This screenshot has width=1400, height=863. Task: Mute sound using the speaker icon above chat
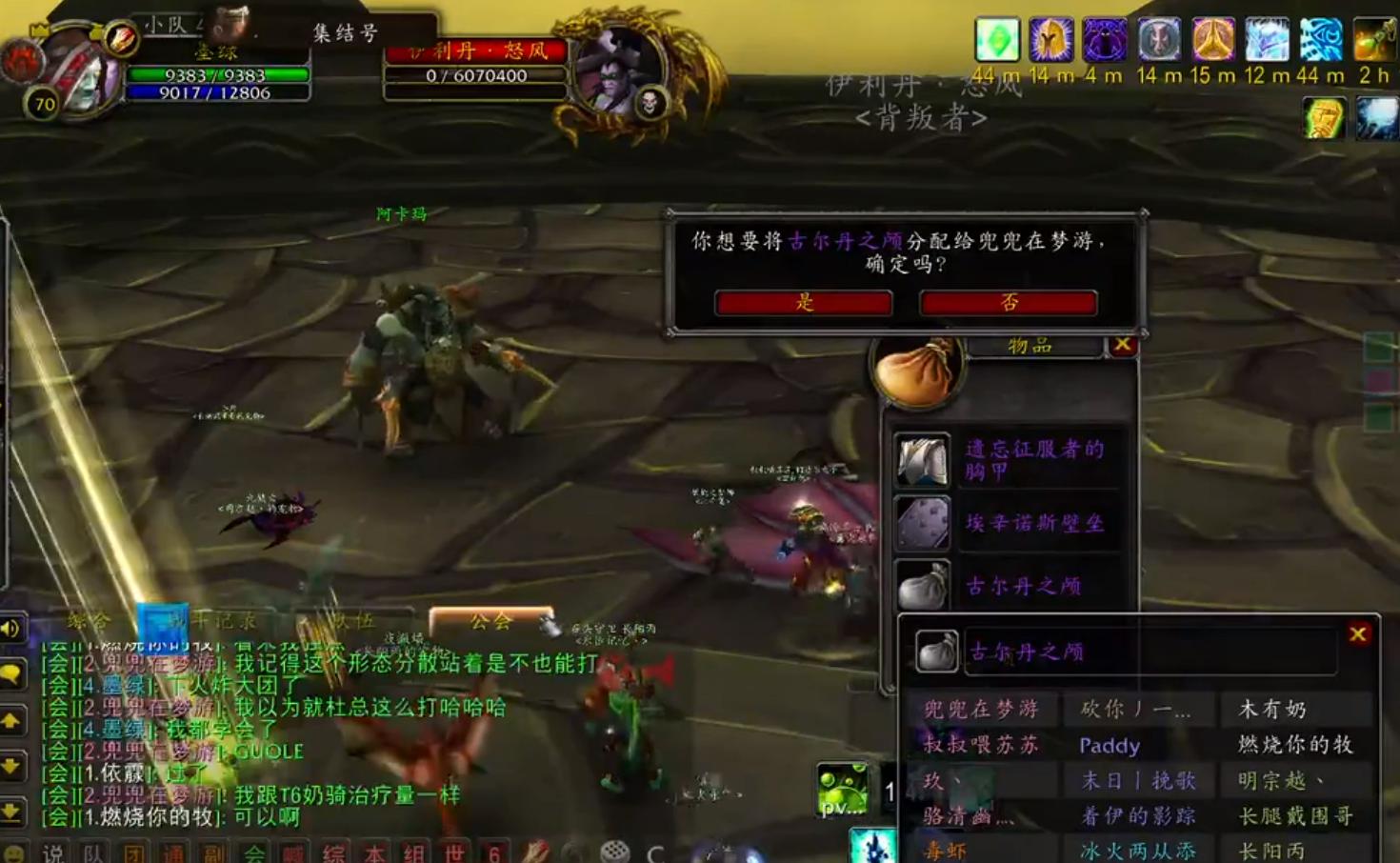point(11,629)
